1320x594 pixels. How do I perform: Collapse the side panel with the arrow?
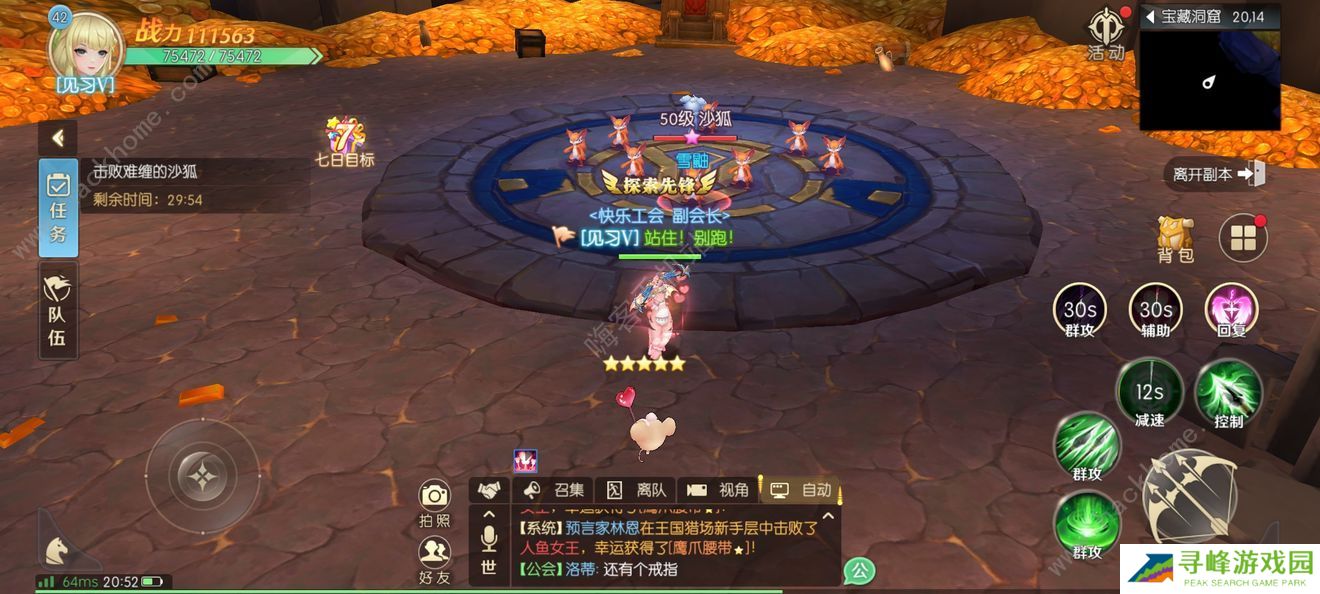point(58,137)
